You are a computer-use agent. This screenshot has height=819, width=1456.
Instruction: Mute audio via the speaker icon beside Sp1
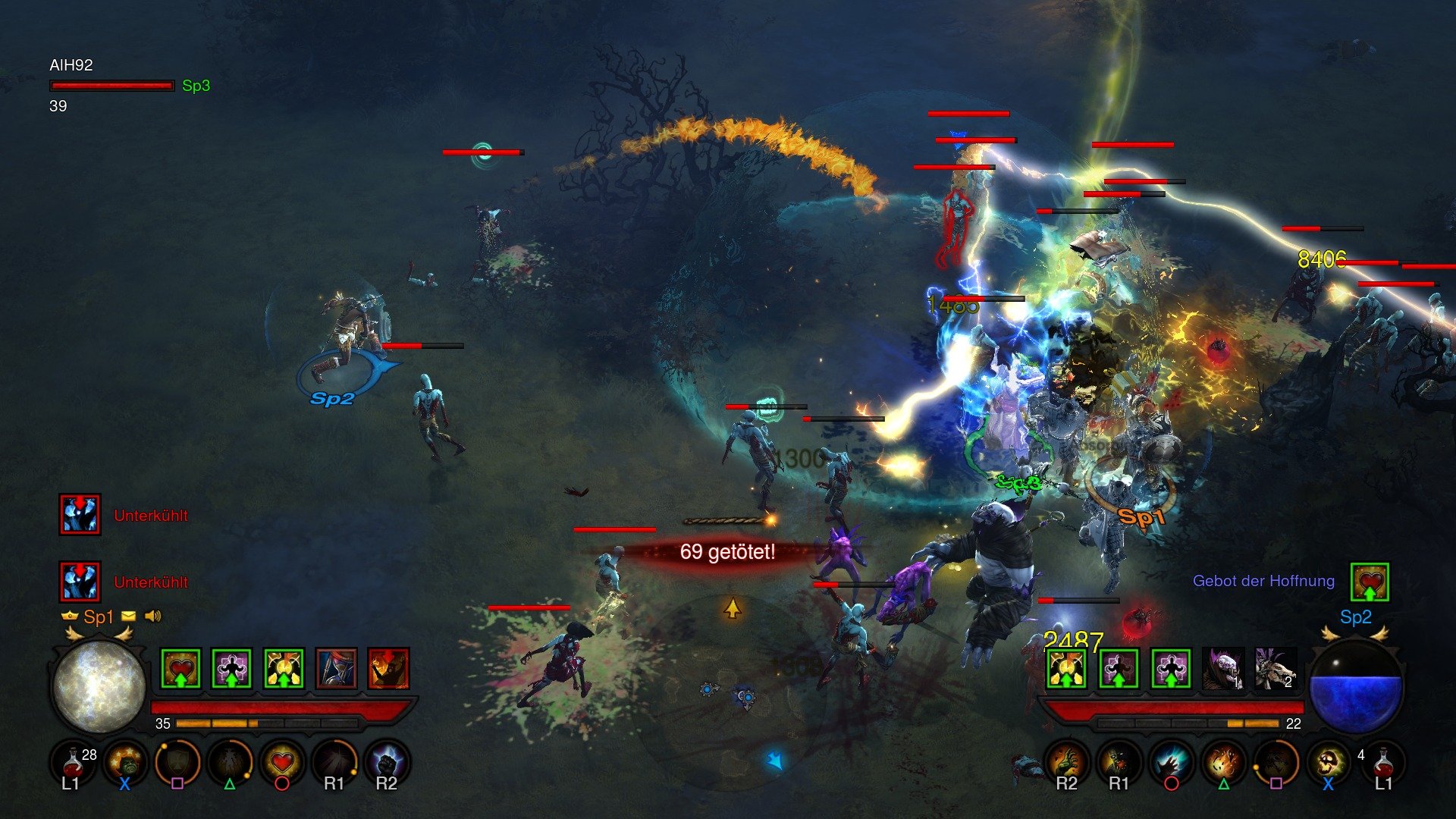click(153, 617)
